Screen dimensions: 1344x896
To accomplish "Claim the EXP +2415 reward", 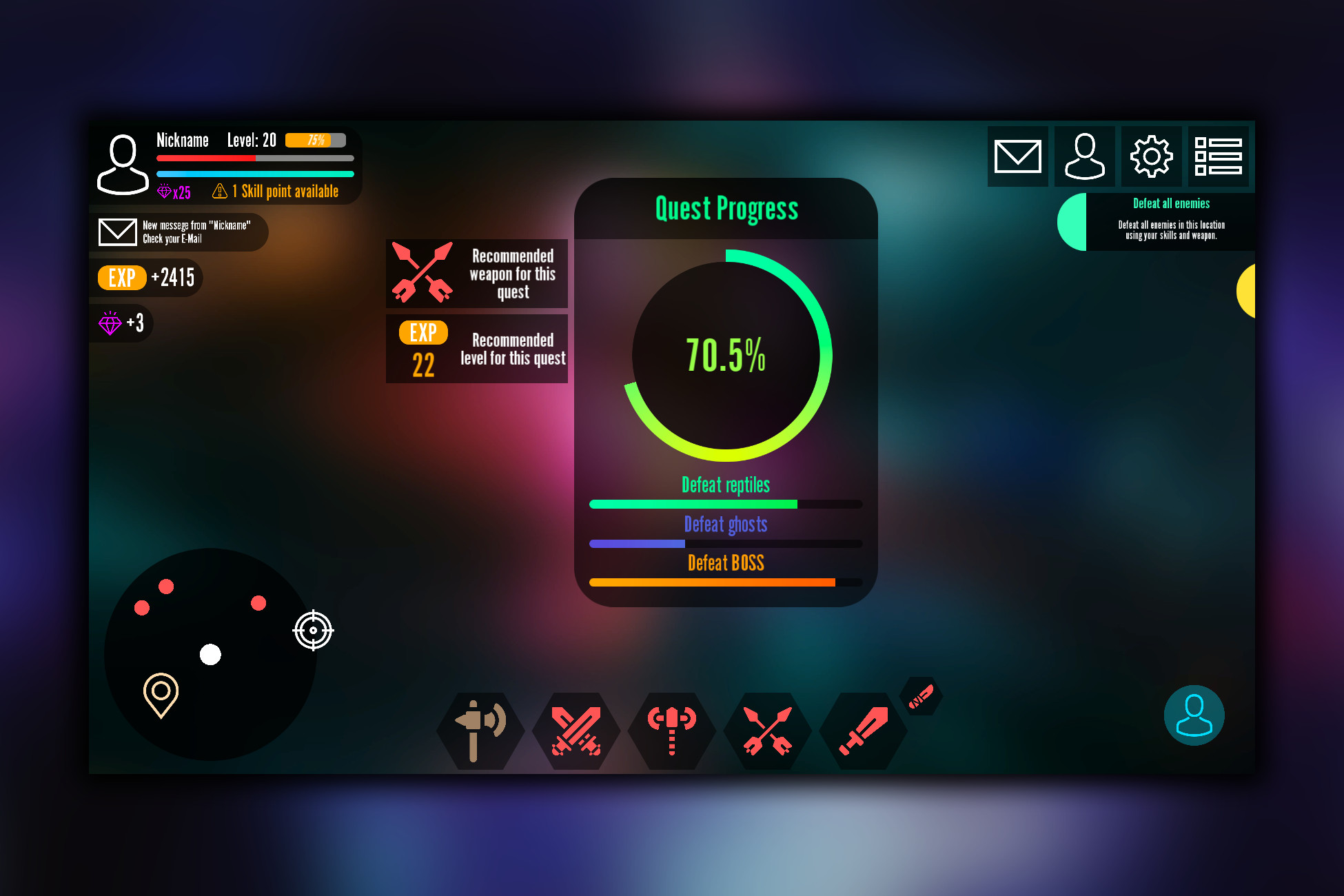I will tap(147, 278).
